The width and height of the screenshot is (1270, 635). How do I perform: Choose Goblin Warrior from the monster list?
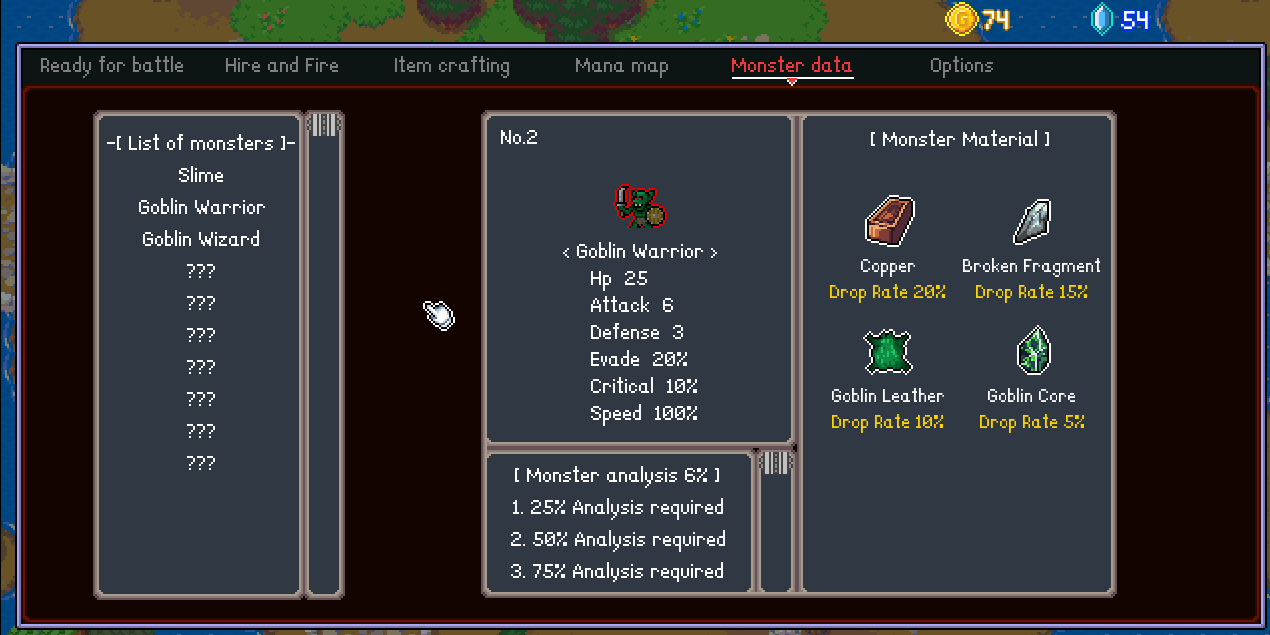coord(201,207)
